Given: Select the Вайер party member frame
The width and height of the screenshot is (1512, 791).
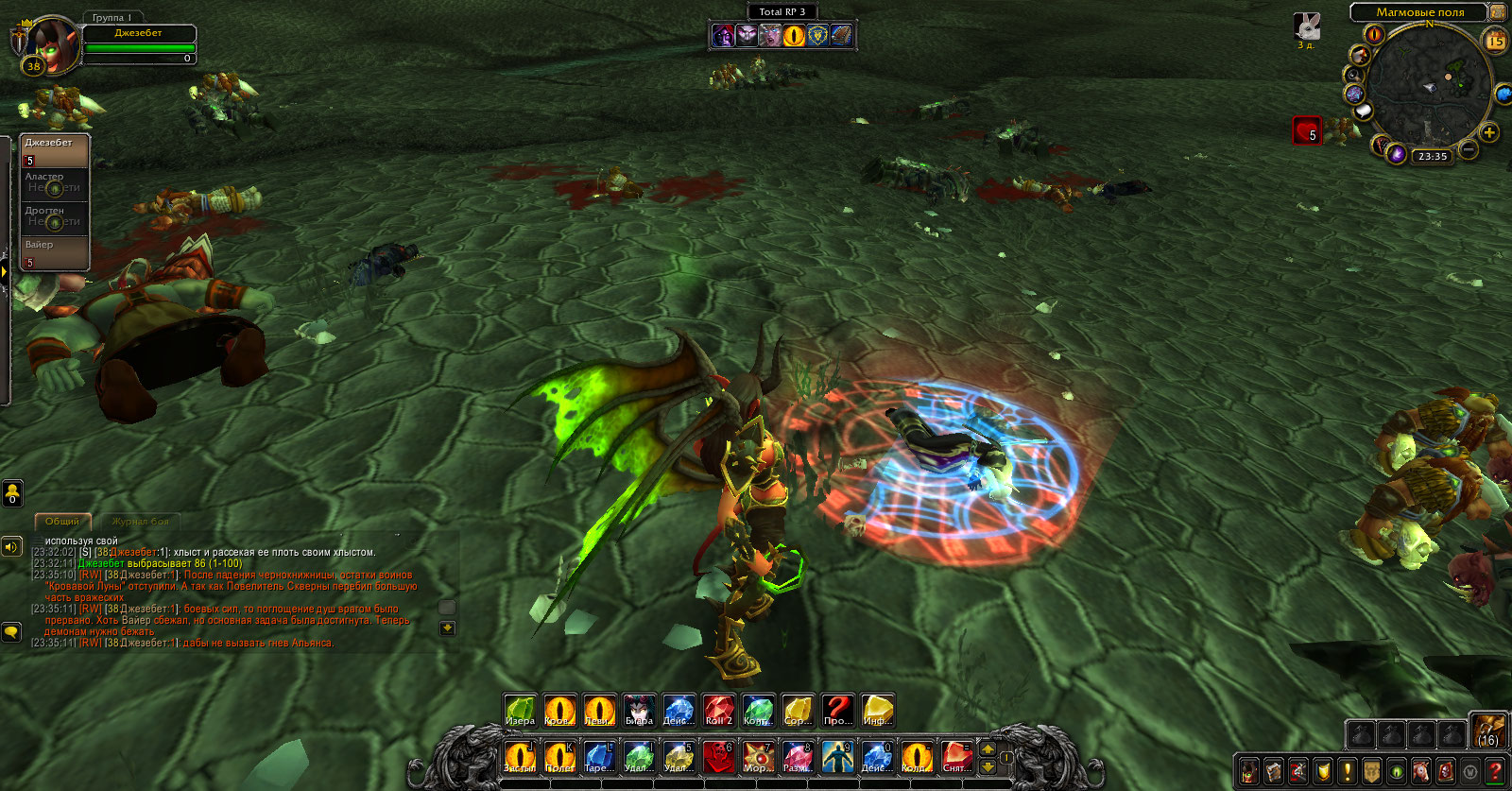Looking at the screenshot, I should point(55,253).
